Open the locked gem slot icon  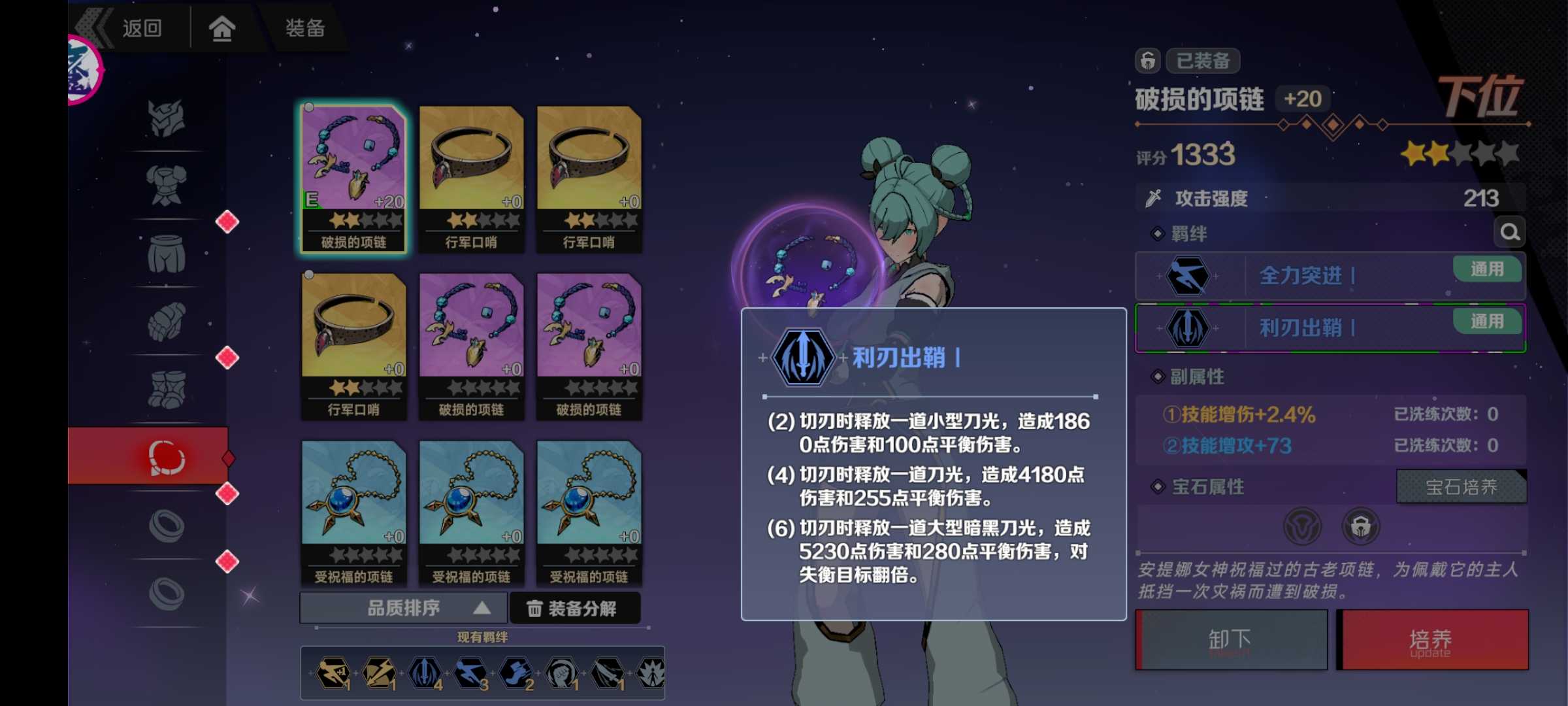1361,526
